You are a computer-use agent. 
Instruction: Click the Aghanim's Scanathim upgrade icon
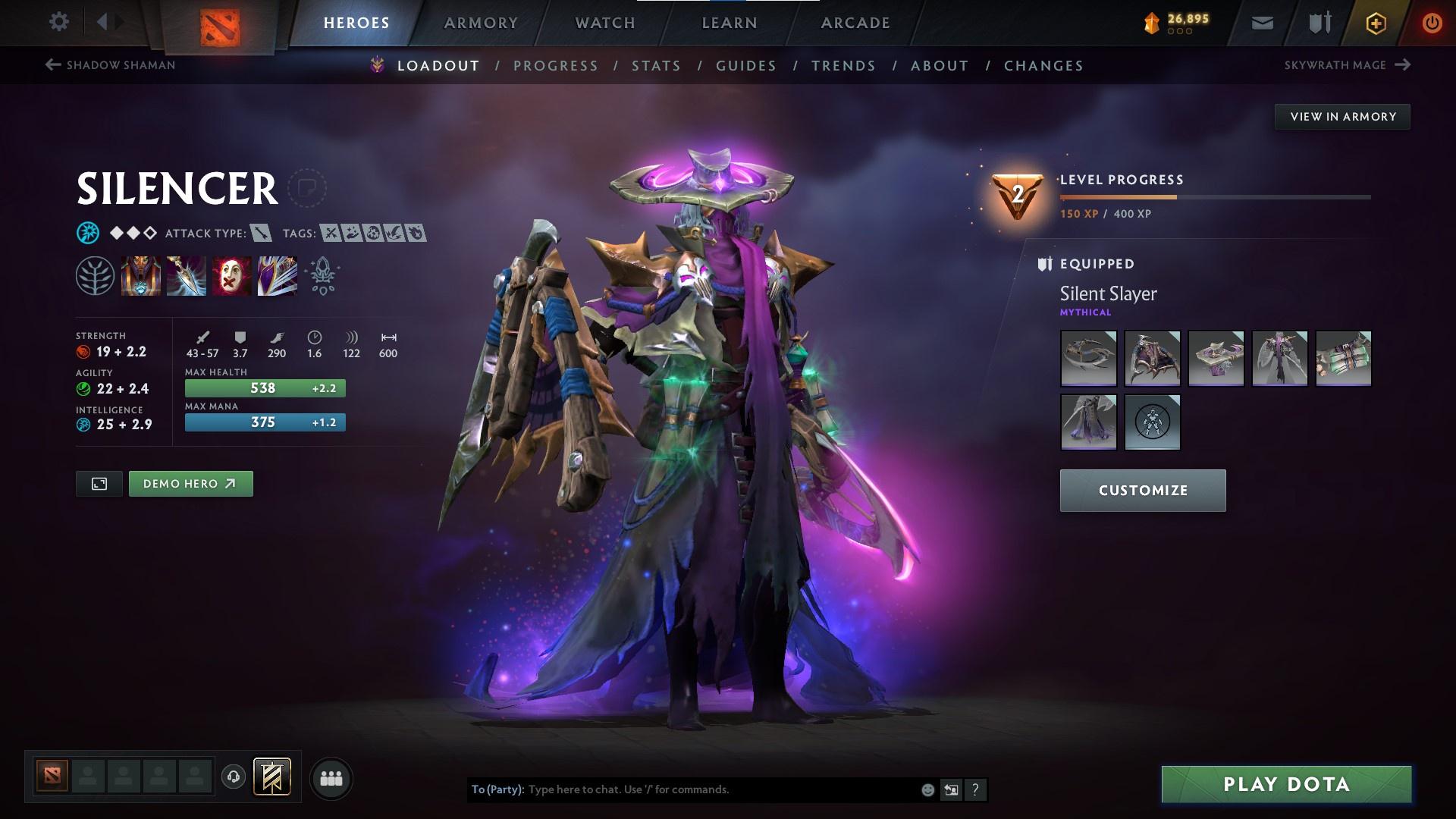click(322, 275)
